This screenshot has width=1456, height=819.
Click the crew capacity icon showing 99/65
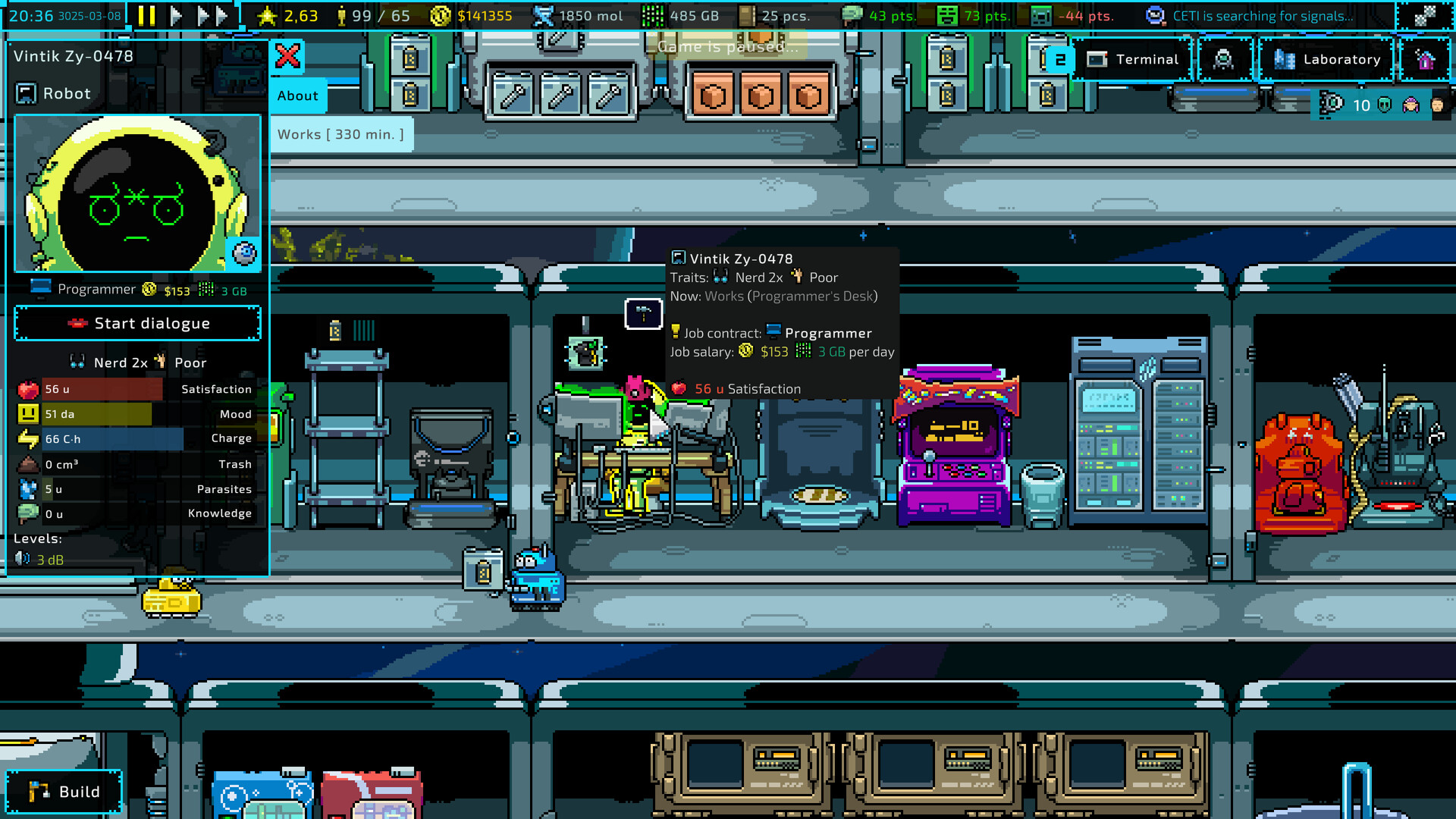[341, 15]
